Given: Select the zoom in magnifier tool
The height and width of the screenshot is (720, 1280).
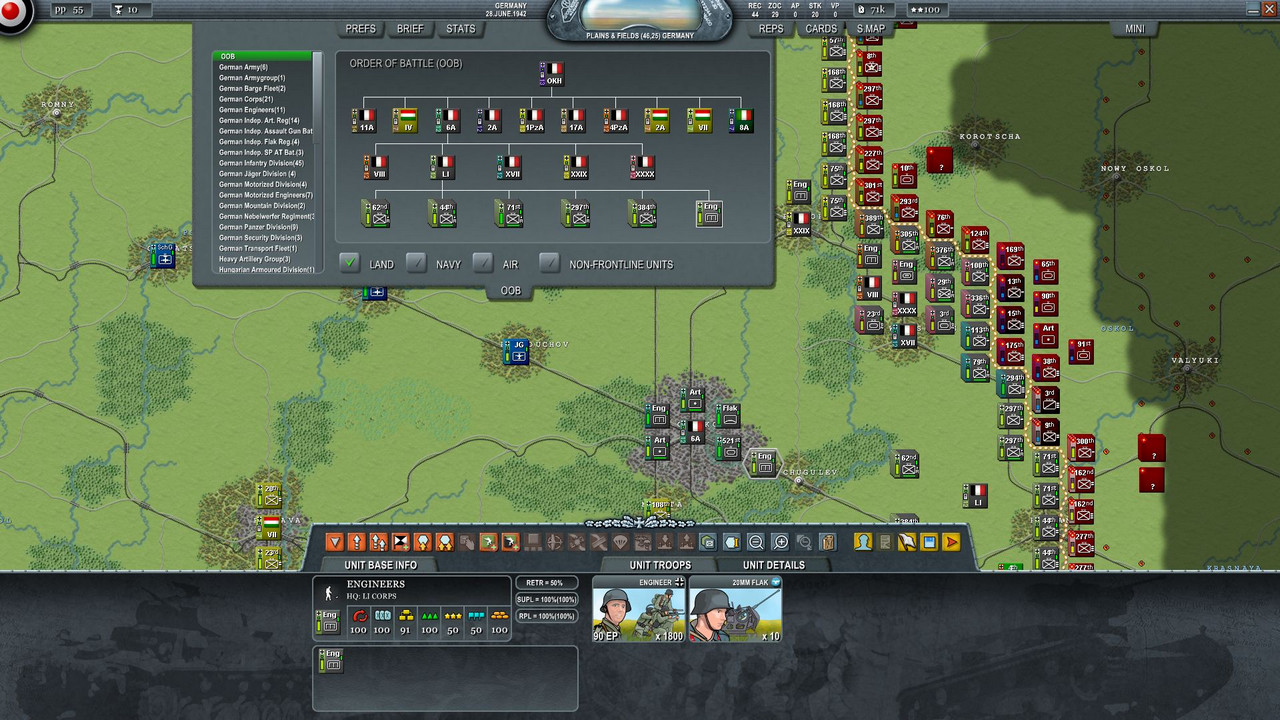Looking at the screenshot, I should click(x=779, y=541).
